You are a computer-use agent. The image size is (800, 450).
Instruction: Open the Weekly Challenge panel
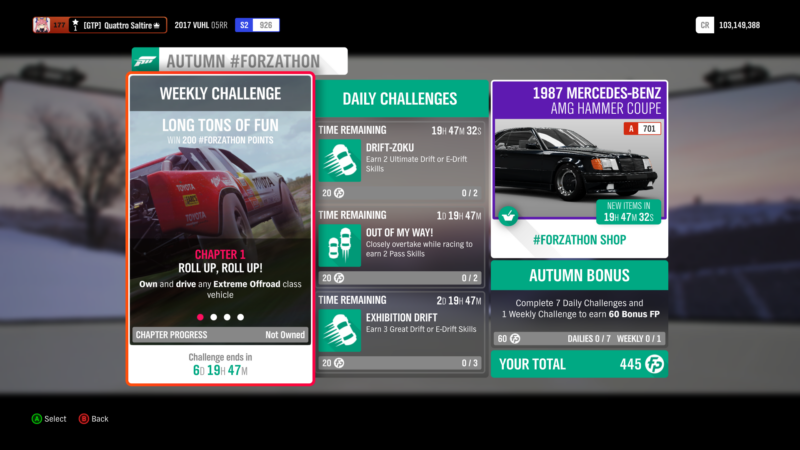coord(219,228)
